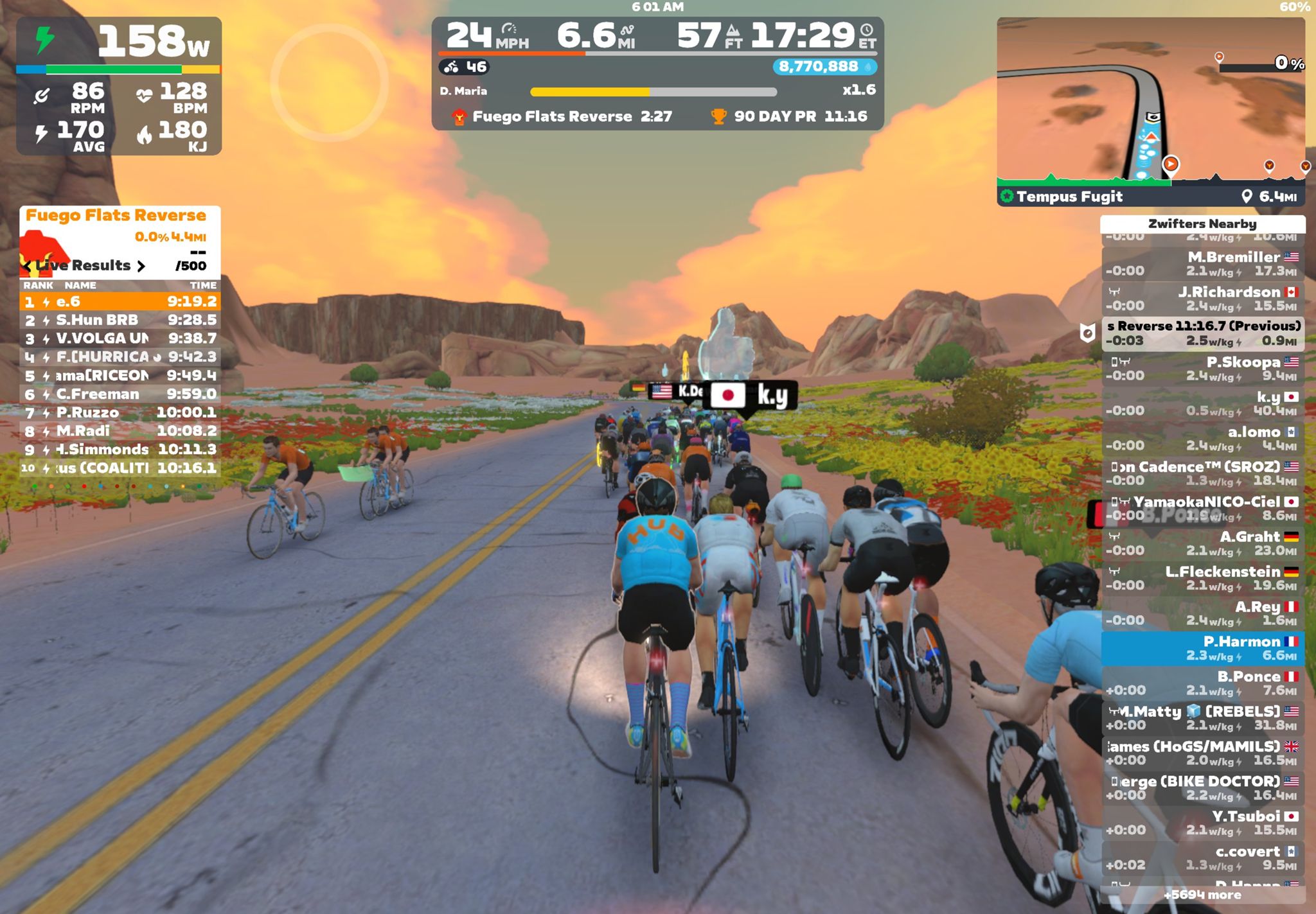Select B.Ponce in the nearby list

click(1202, 683)
